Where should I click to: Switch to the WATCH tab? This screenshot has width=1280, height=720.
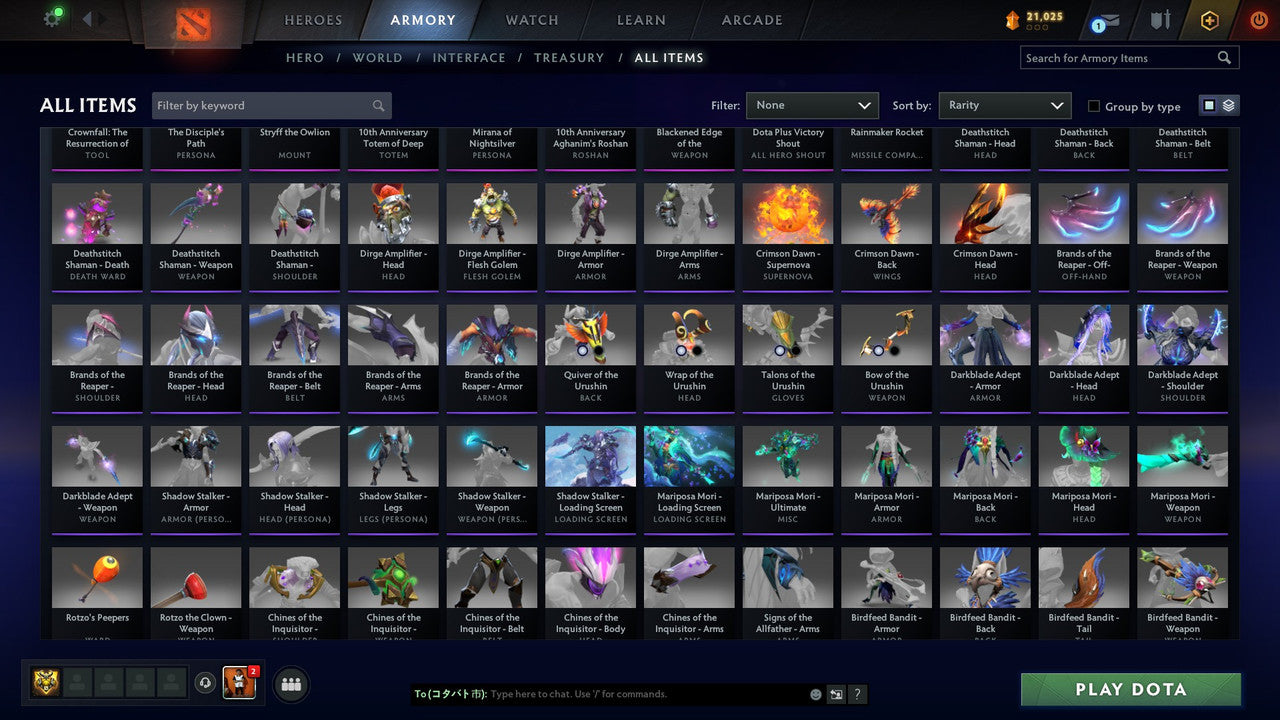click(x=531, y=19)
